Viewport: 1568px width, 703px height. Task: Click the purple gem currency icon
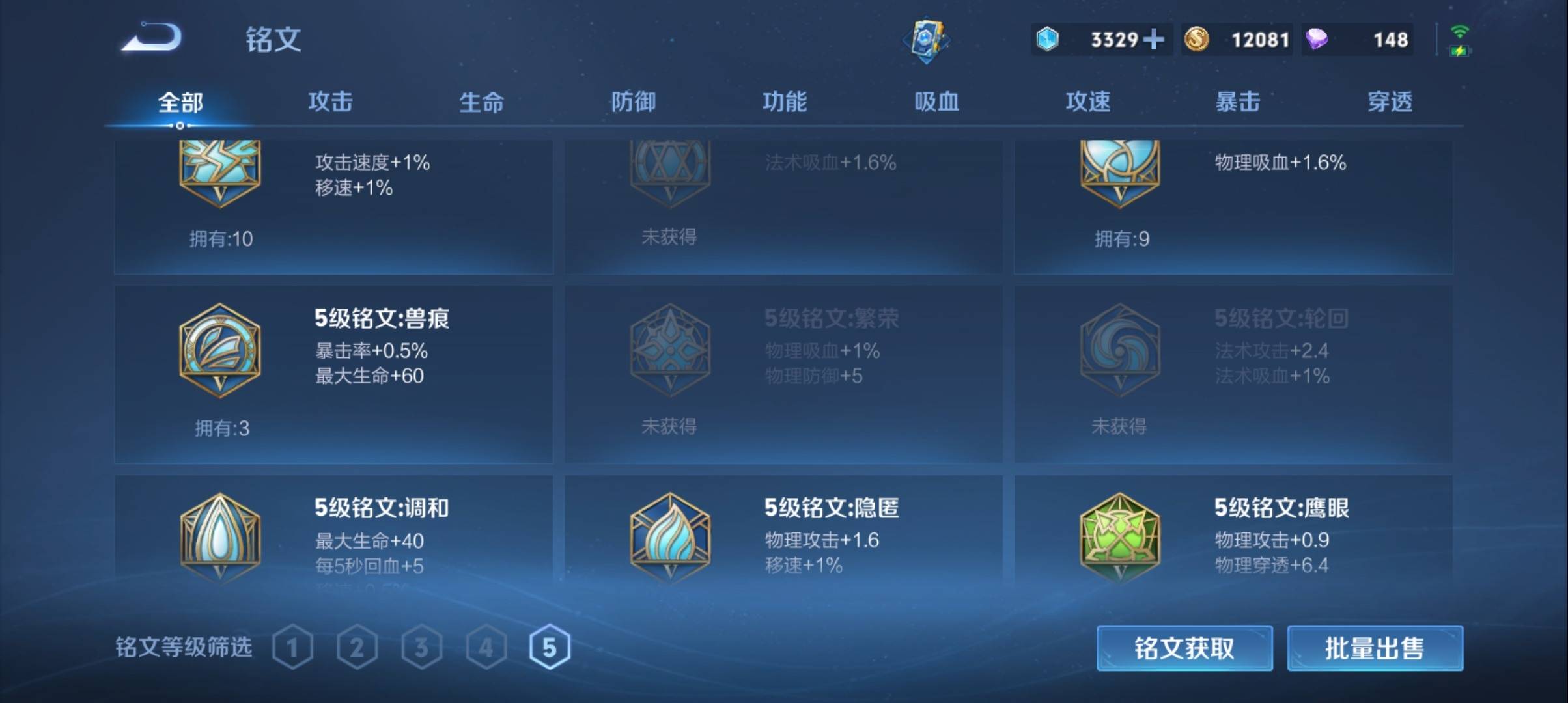click(1316, 40)
